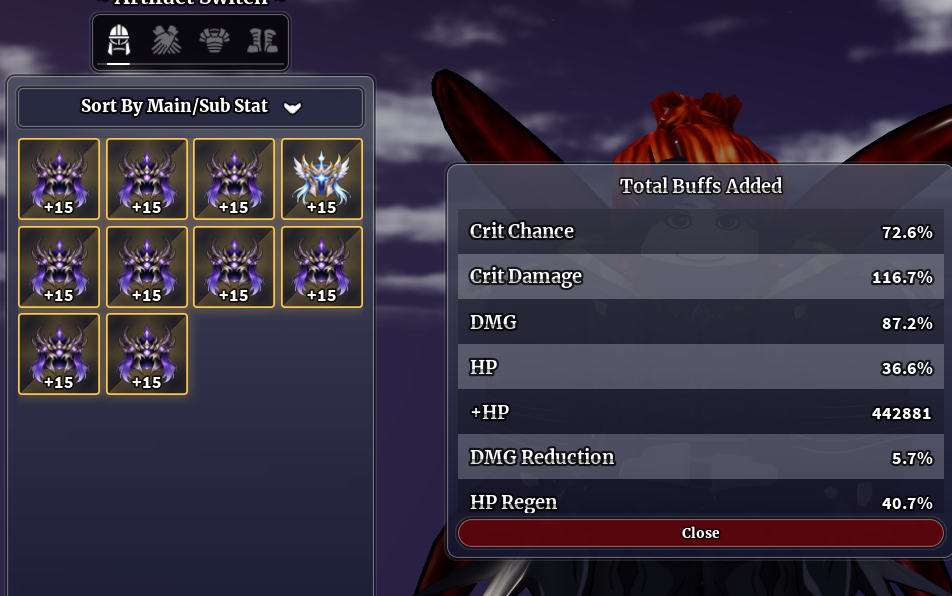
Task: Switch to the chest armor artifact tab
Action: click(214, 41)
